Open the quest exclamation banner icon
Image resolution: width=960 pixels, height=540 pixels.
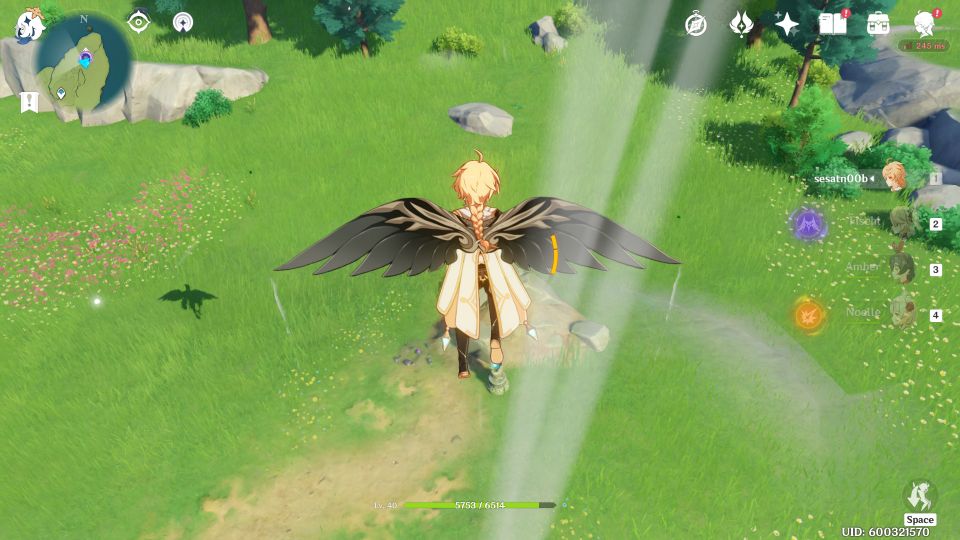pos(29,102)
